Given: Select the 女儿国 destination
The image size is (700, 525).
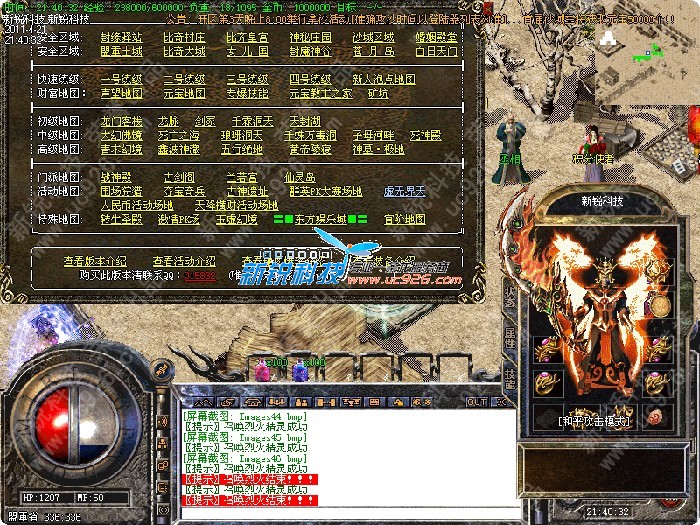Looking at the screenshot, I should (x=247, y=49).
